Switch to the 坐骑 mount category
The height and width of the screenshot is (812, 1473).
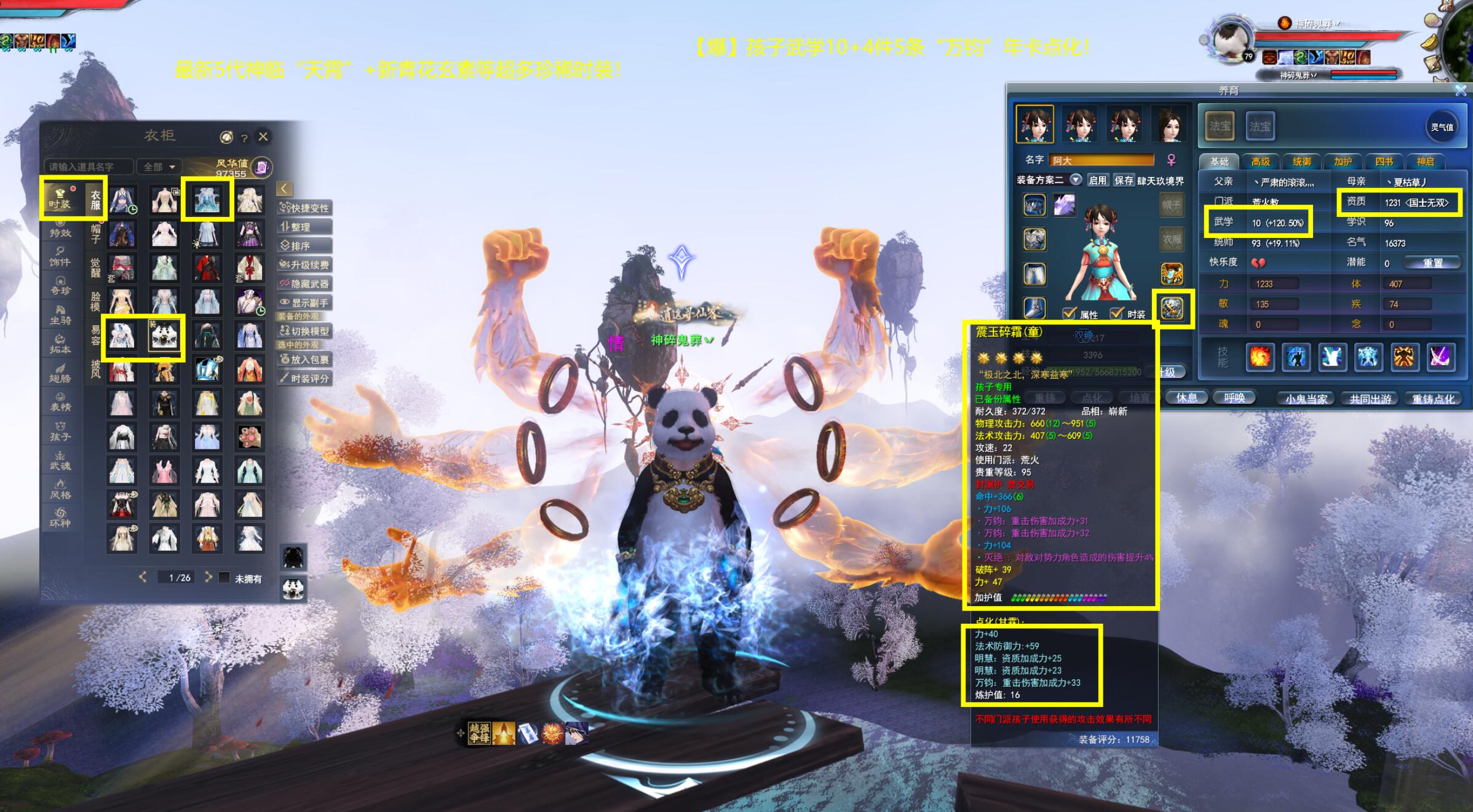(x=60, y=315)
